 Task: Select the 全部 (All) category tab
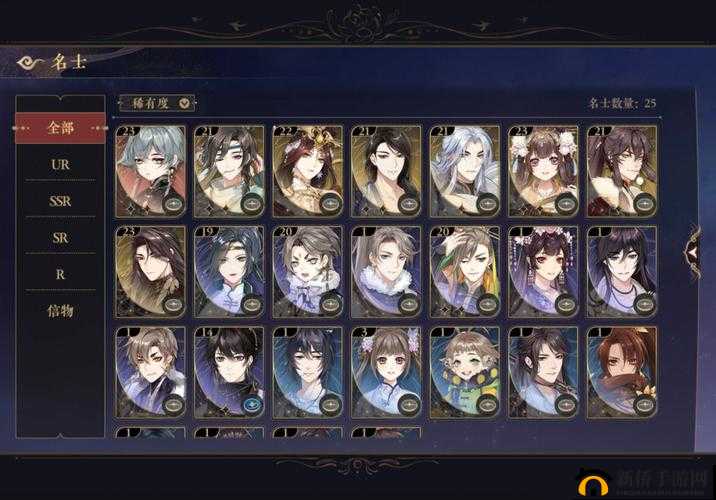[60, 128]
